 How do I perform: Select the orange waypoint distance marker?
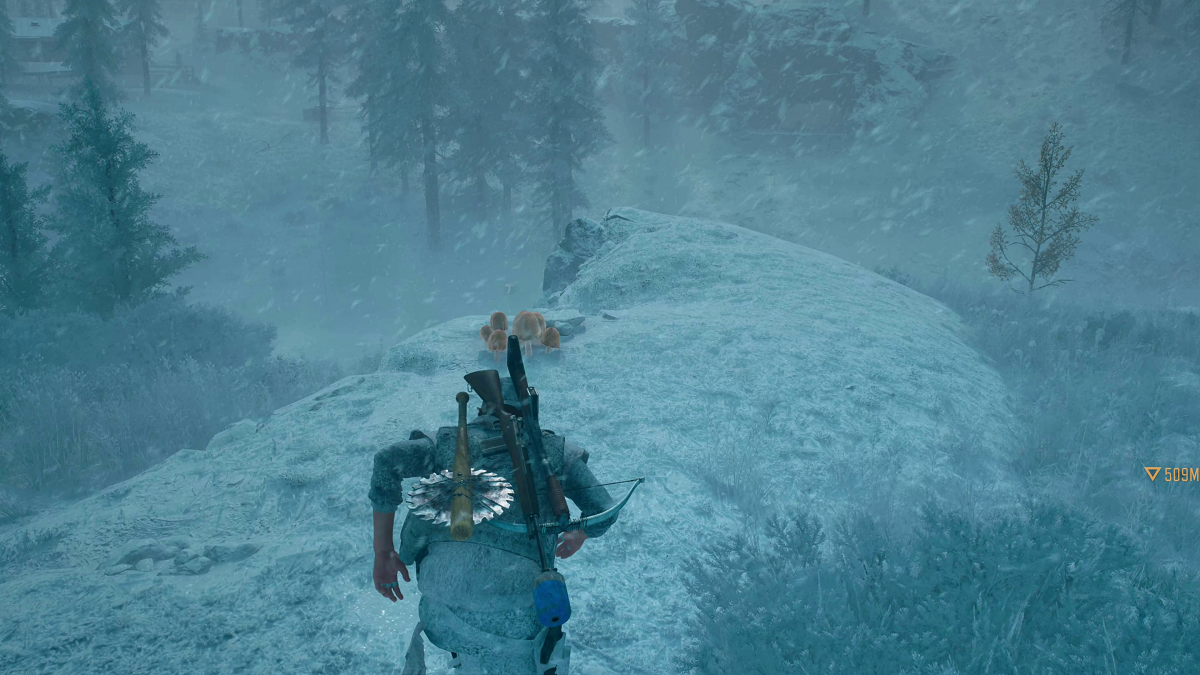(1171, 474)
